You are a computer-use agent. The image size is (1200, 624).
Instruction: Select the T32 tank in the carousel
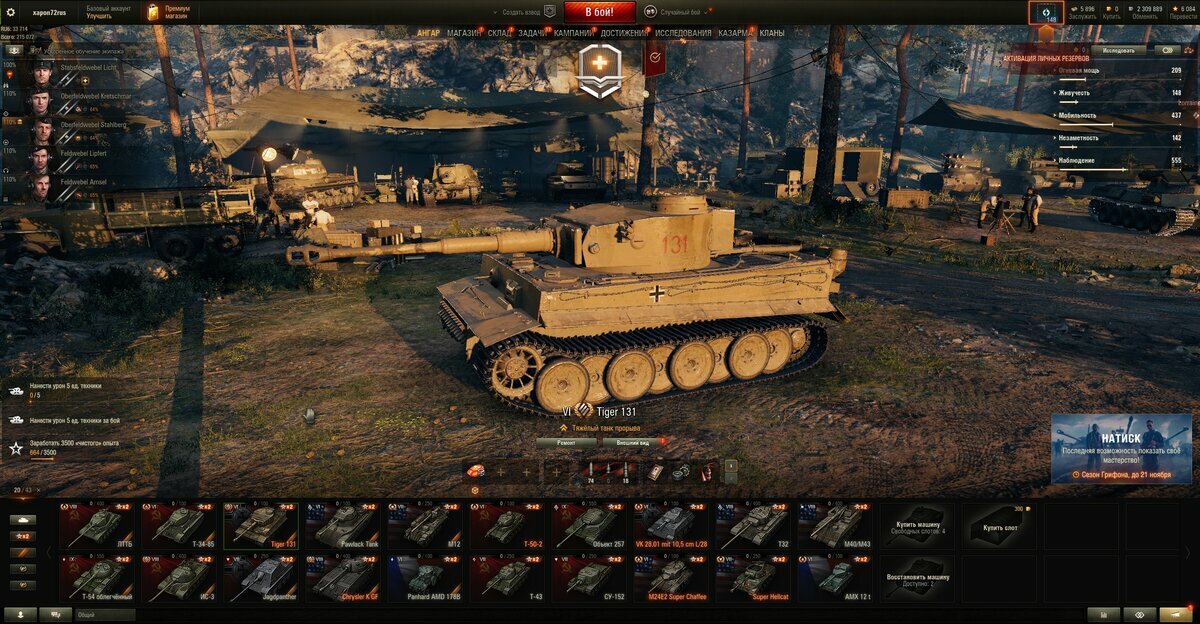(x=752, y=526)
